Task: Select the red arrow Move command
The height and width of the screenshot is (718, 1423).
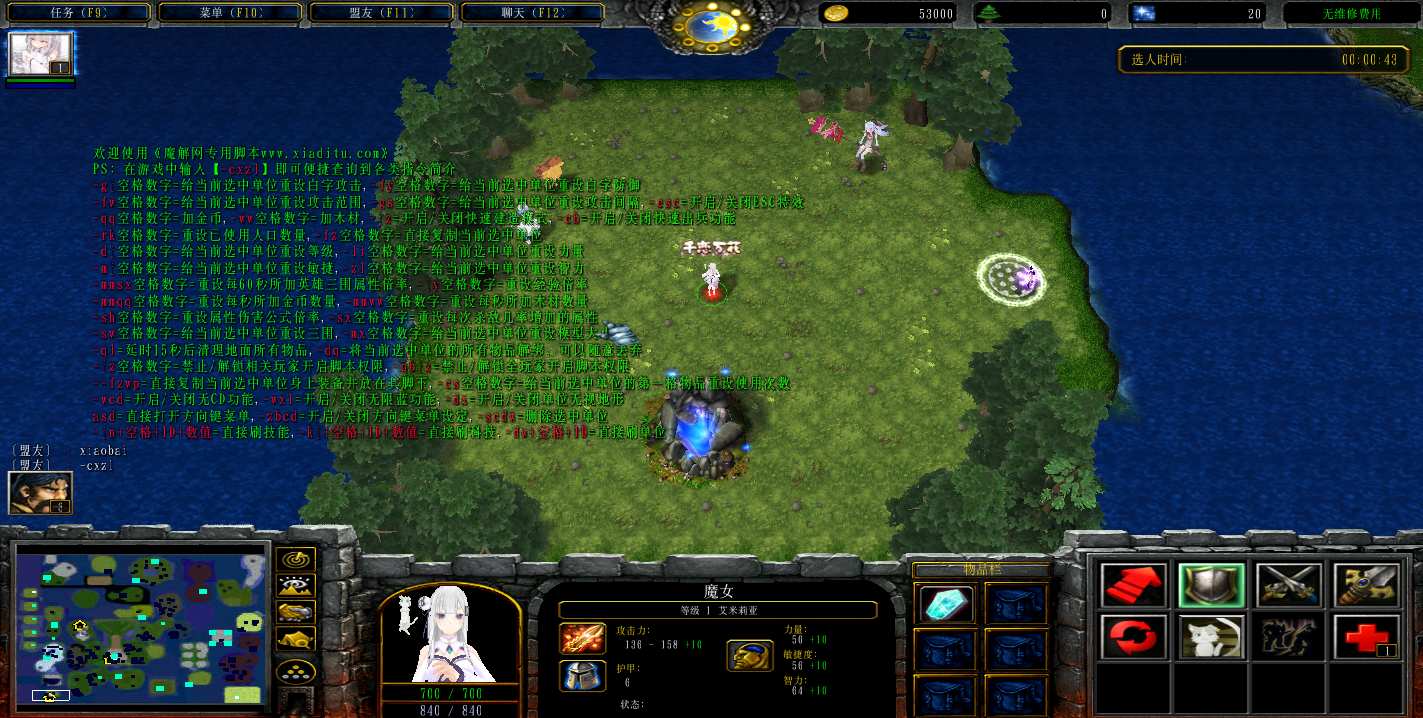Action: [x=1134, y=585]
